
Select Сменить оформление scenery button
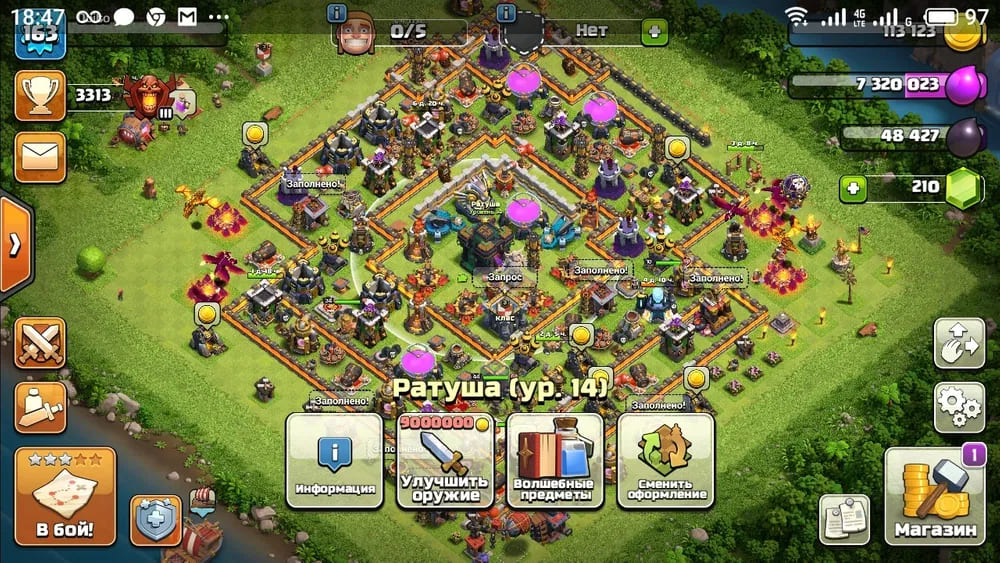[665, 461]
